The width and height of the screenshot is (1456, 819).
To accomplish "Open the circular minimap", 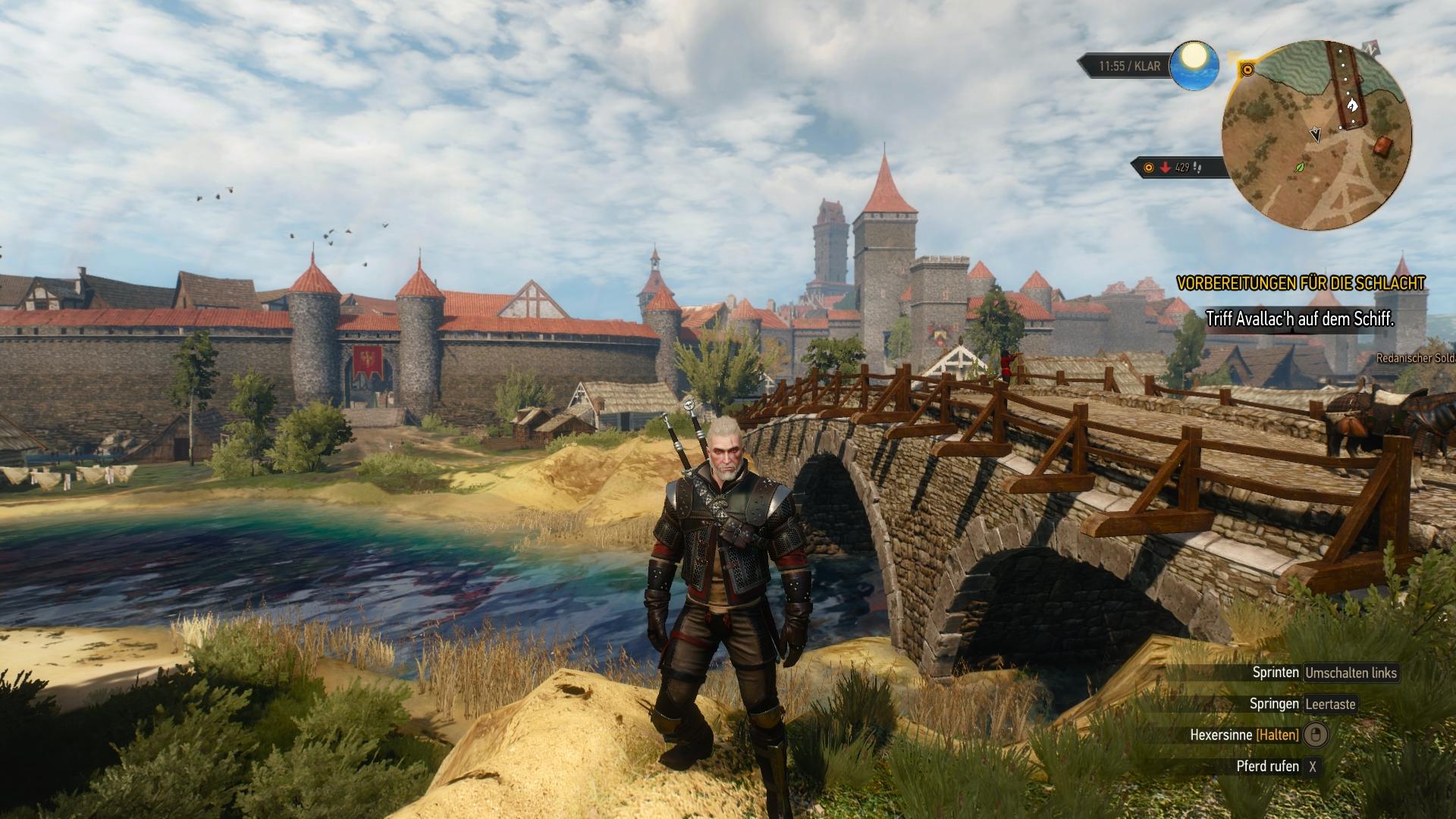I will [1316, 135].
